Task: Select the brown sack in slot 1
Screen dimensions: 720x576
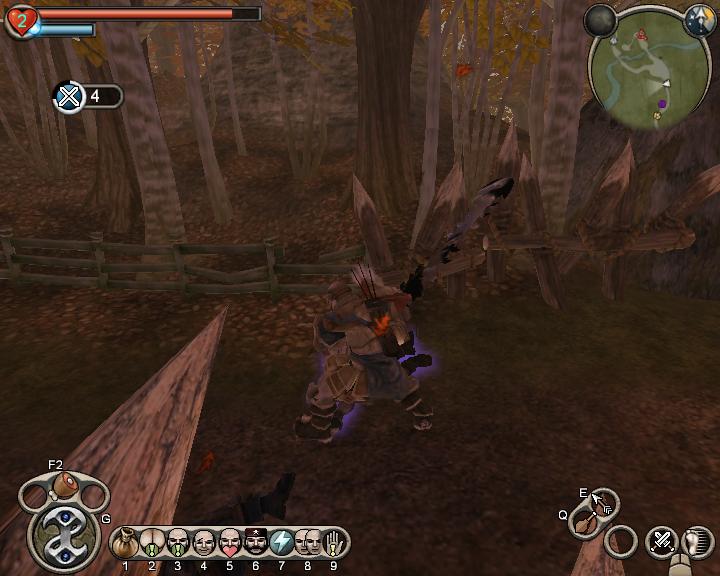Action: (x=126, y=544)
